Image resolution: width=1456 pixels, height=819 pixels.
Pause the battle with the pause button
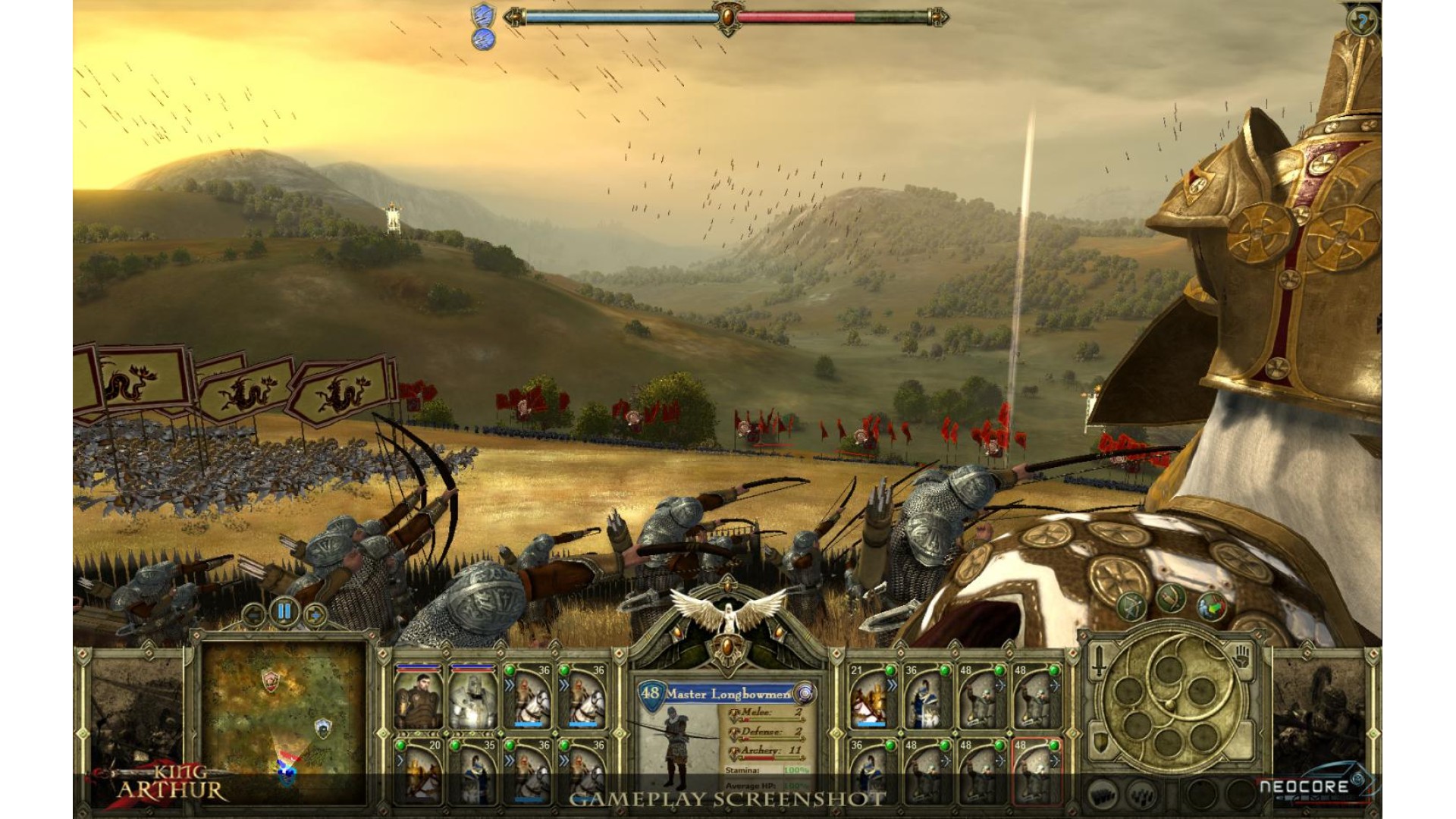pos(284,611)
